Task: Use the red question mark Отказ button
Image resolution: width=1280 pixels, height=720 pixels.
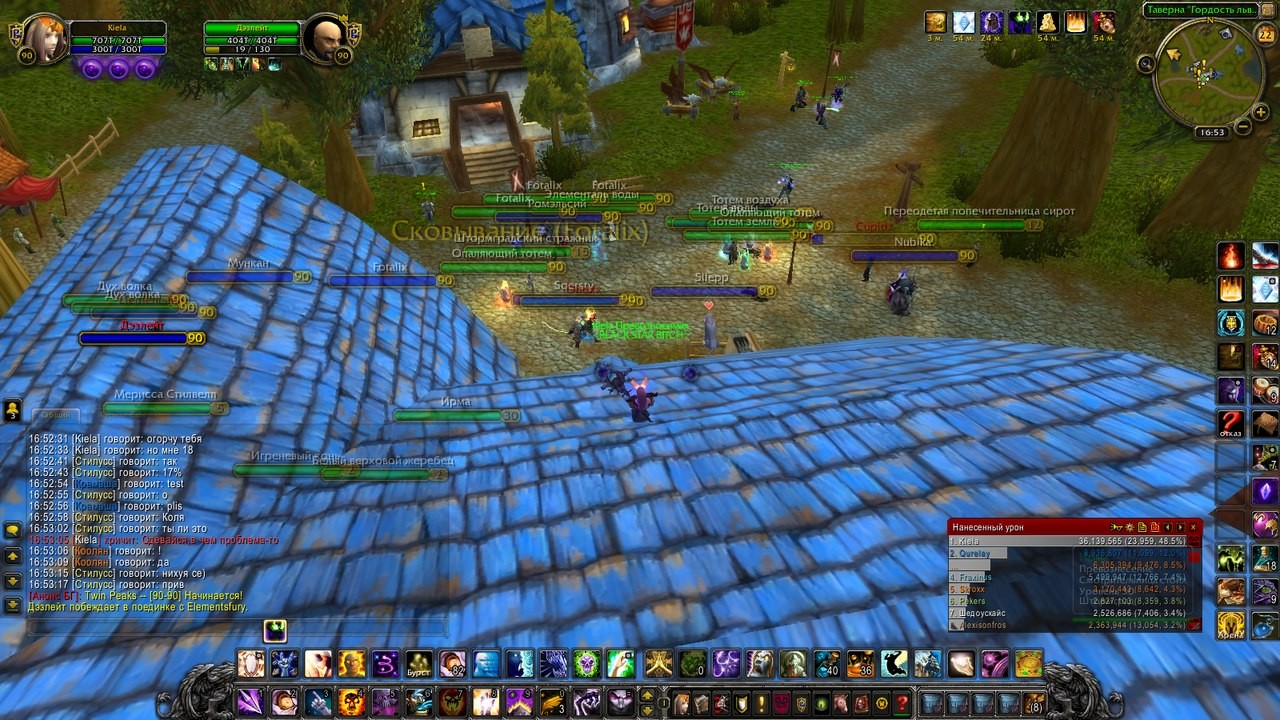Action: click(x=1231, y=423)
